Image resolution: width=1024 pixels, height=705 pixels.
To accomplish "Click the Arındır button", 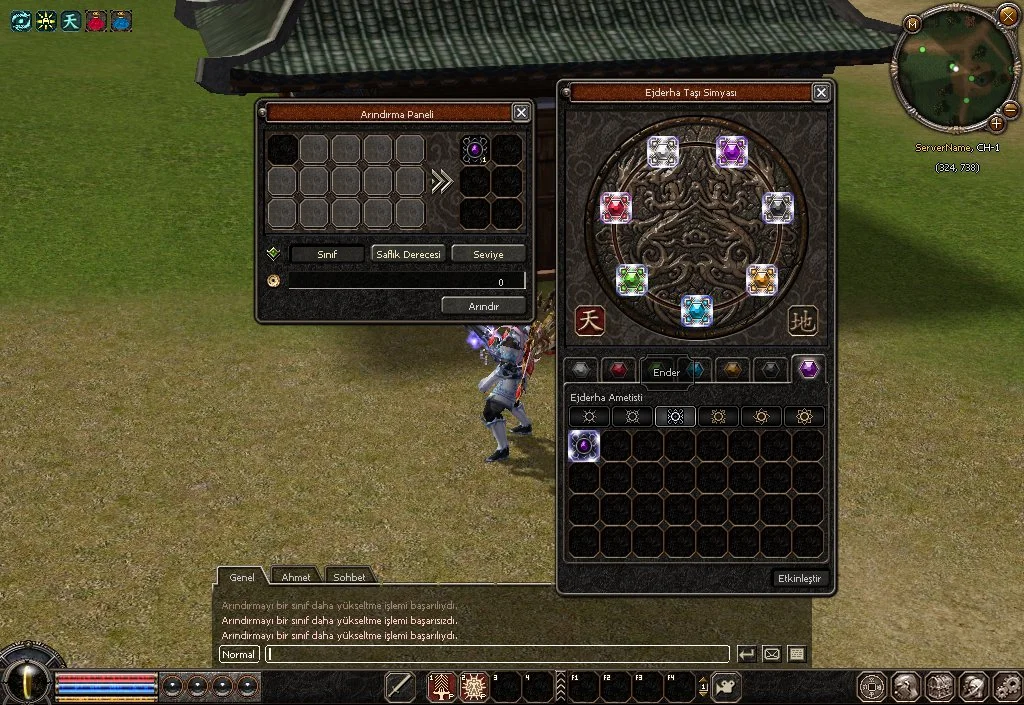I will tap(484, 306).
